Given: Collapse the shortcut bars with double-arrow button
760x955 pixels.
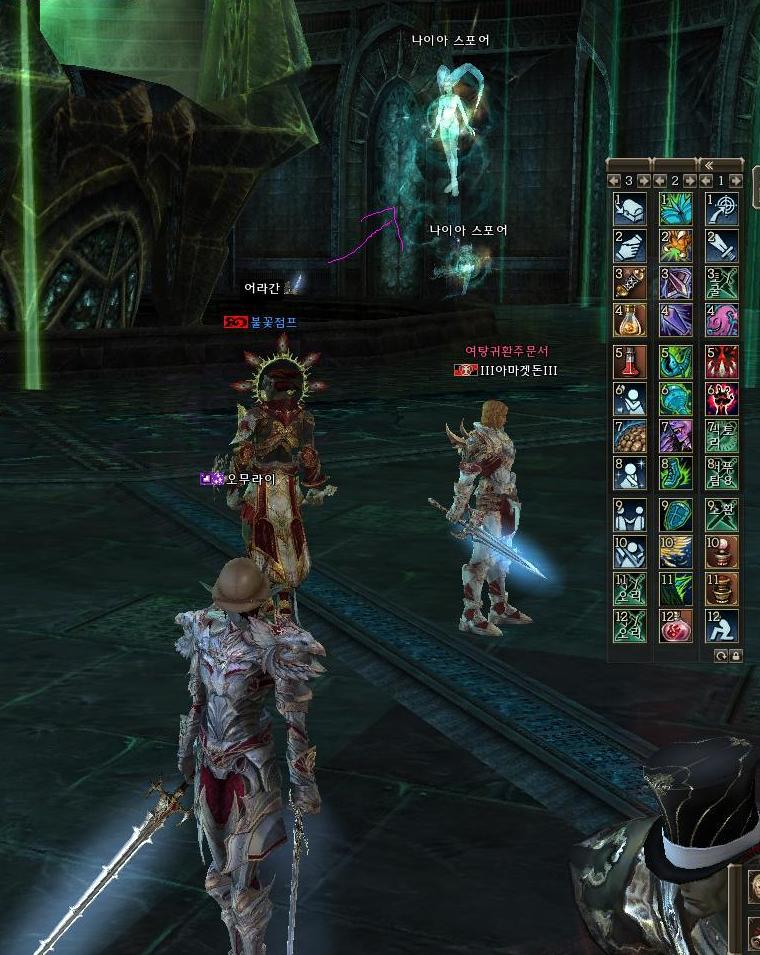Looking at the screenshot, I should pos(709,165).
